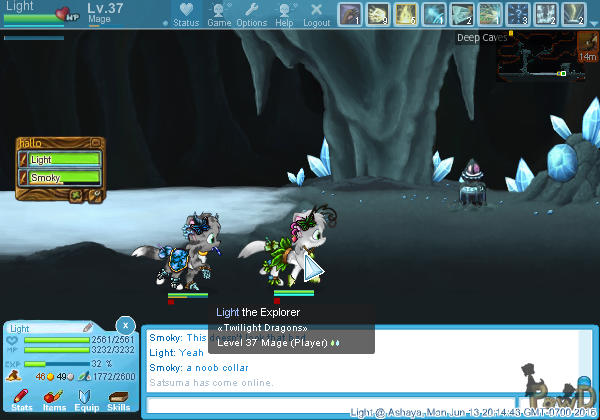Open the Game menu
Screen dimensions: 600x420
point(219,14)
